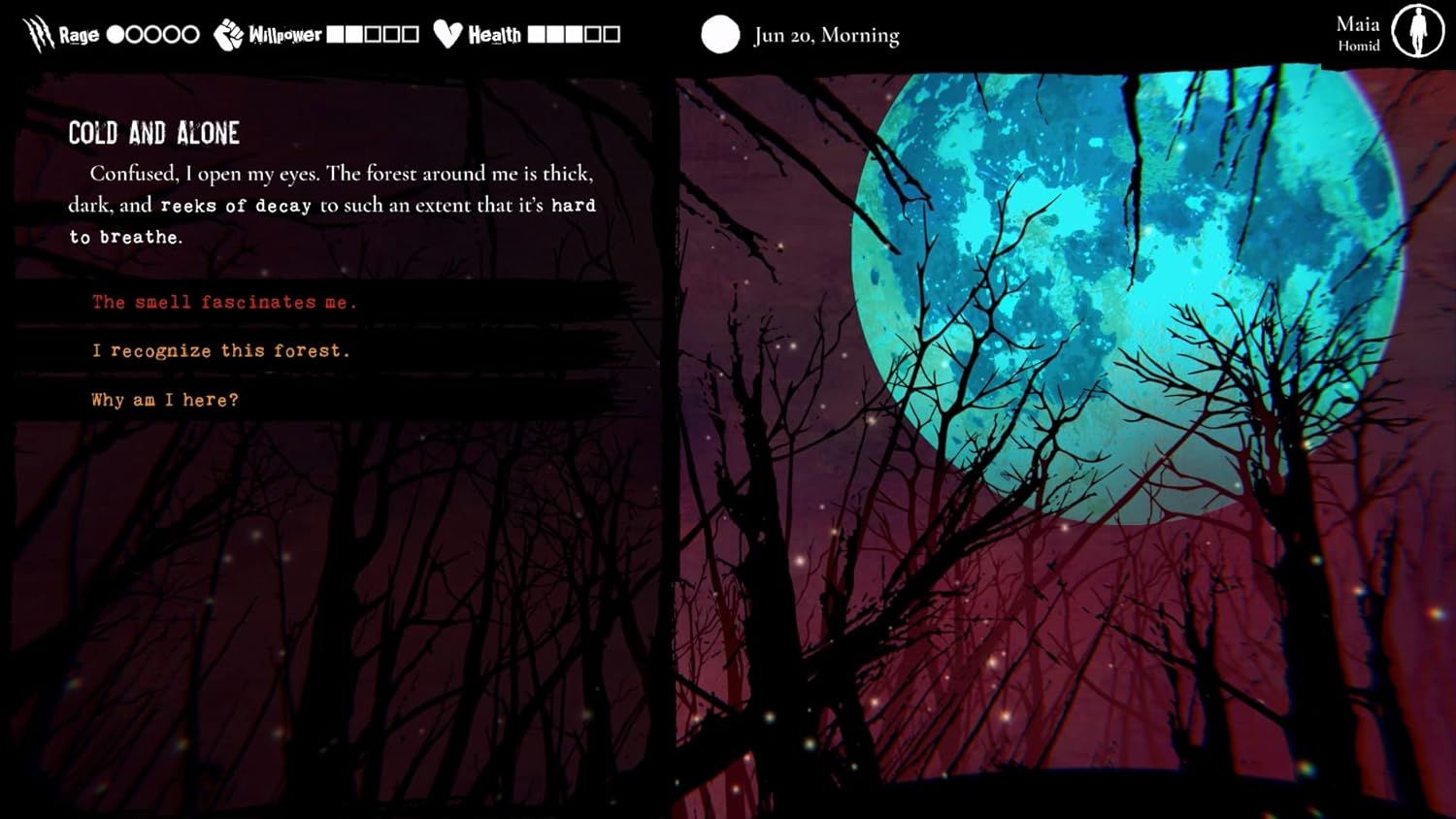1456x819 pixels.
Task: Click the Health heart icon
Action: tap(447, 32)
